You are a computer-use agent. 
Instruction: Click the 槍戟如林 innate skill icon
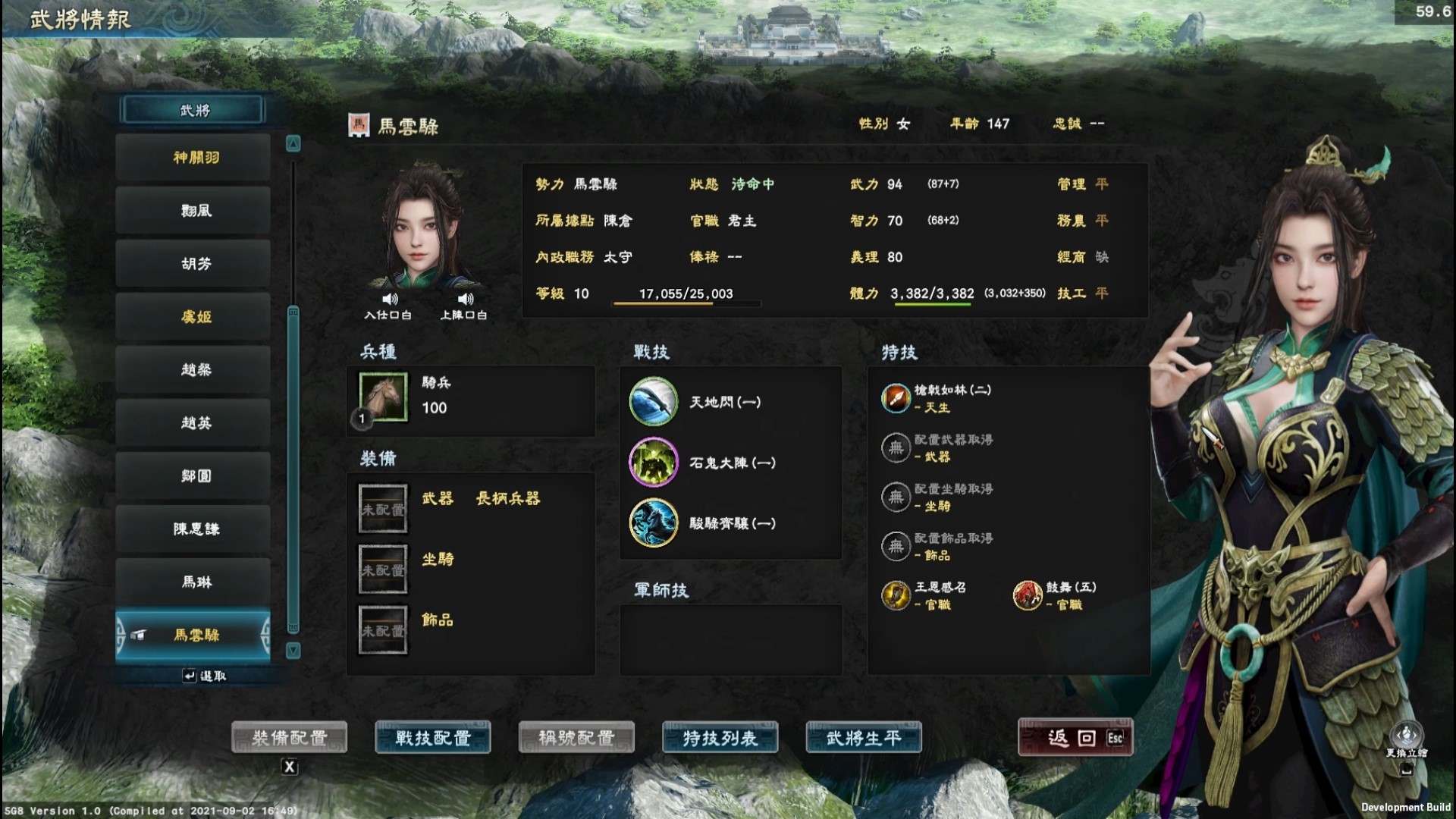(x=895, y=398)
